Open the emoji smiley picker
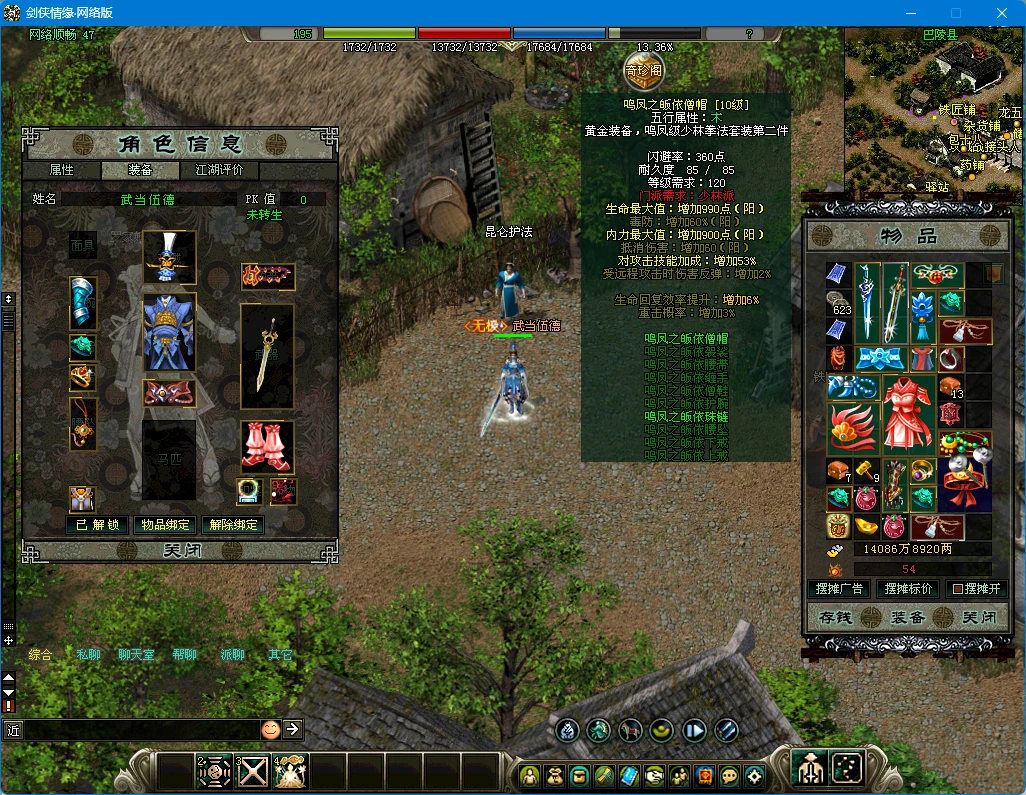 pyautogui.click(x=270, y=730)
